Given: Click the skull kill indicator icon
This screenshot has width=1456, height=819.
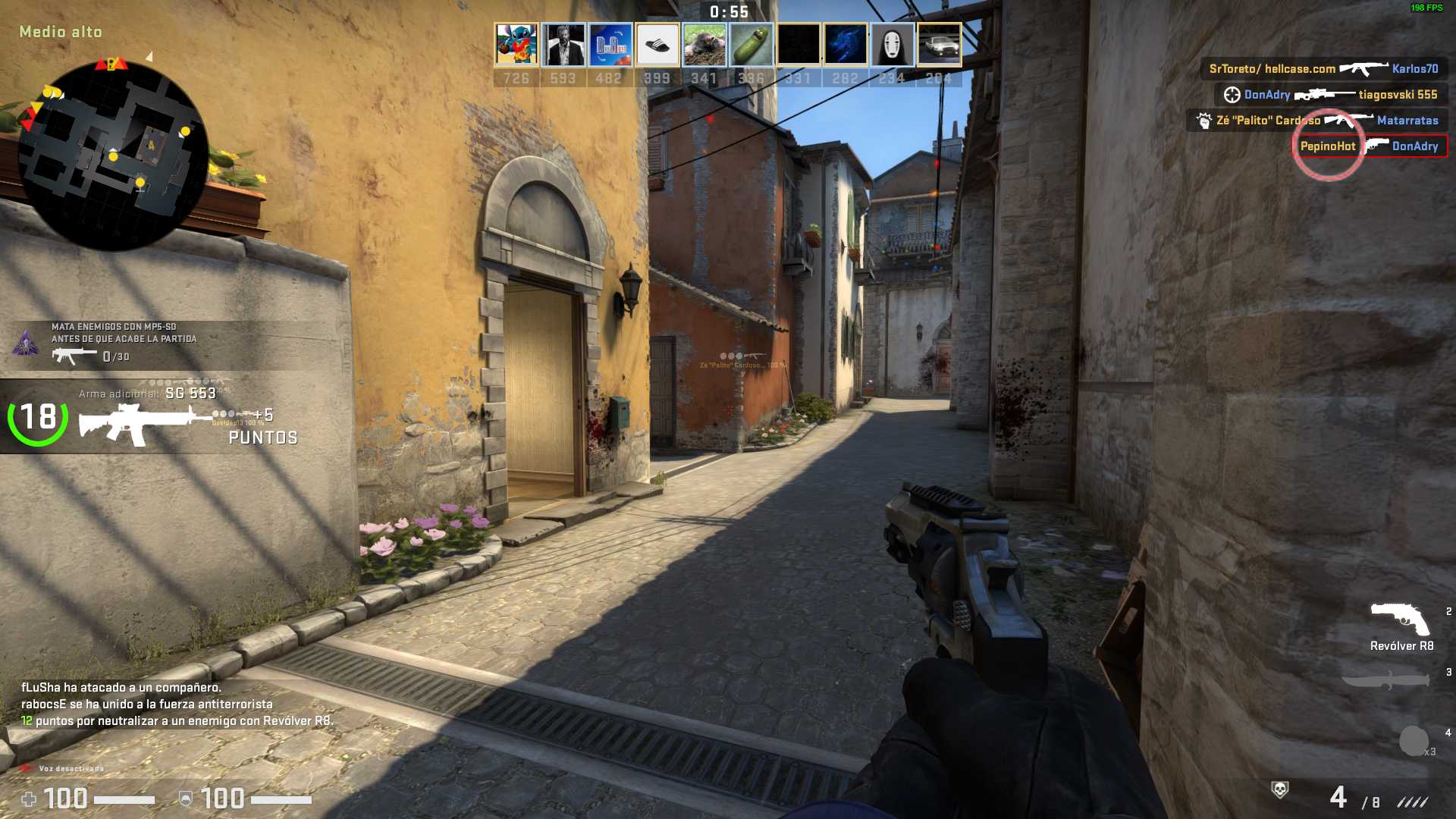Looking at the screenshot, I should coord(1280,790).
